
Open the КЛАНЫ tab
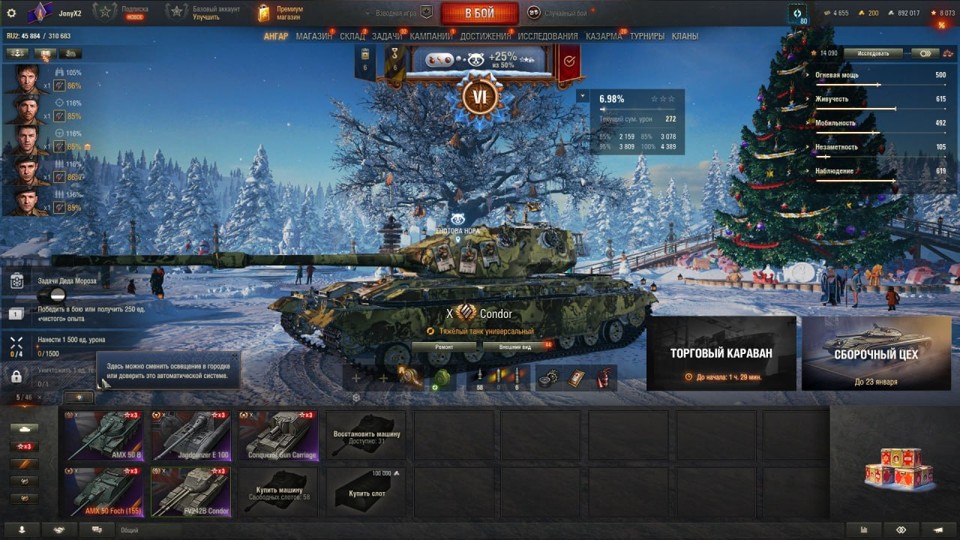pyautogui.click(x=685, y=36)
